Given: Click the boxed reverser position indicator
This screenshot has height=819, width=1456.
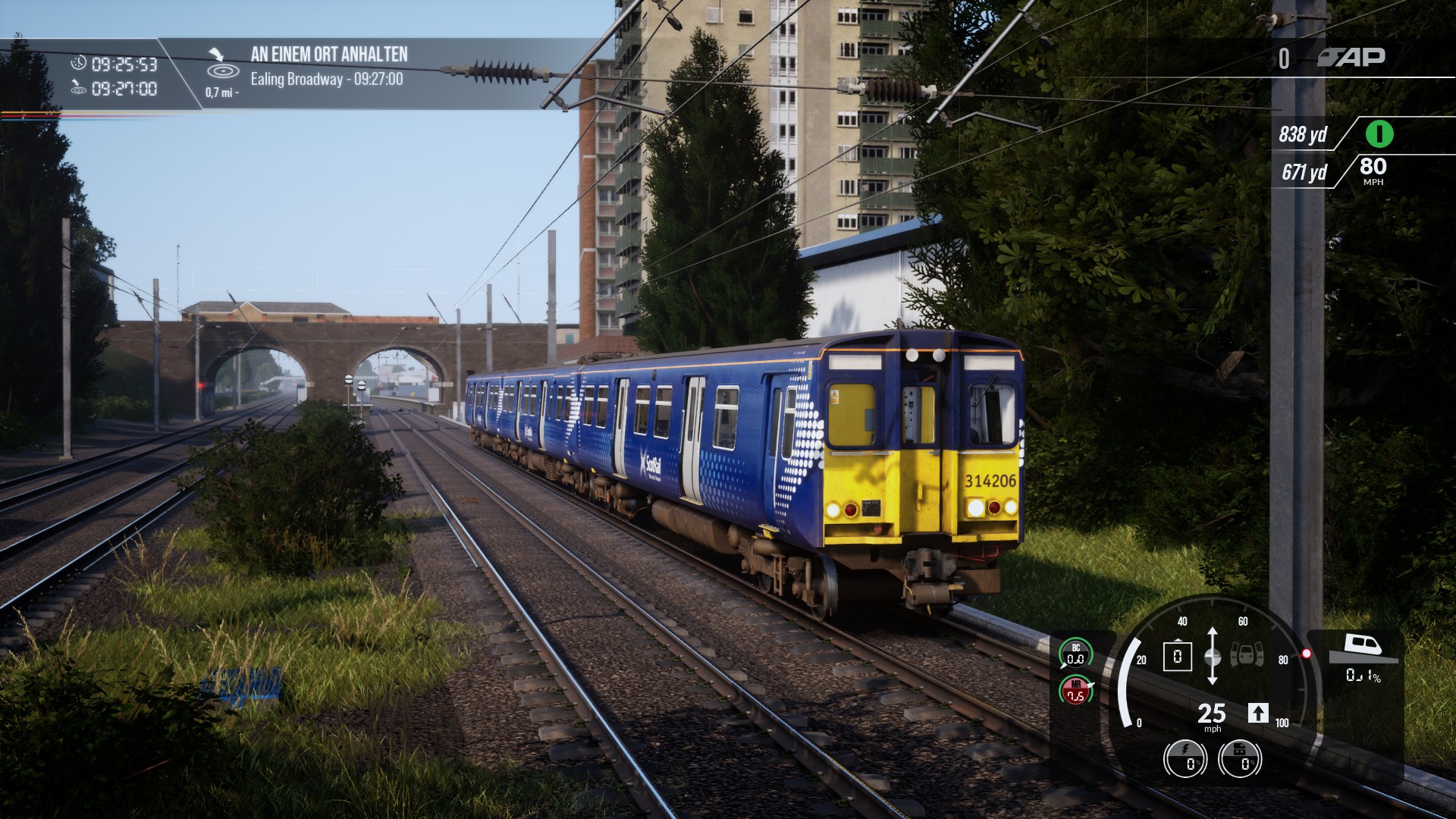Looking at the screenshot, I should [x=1177, y=656].
